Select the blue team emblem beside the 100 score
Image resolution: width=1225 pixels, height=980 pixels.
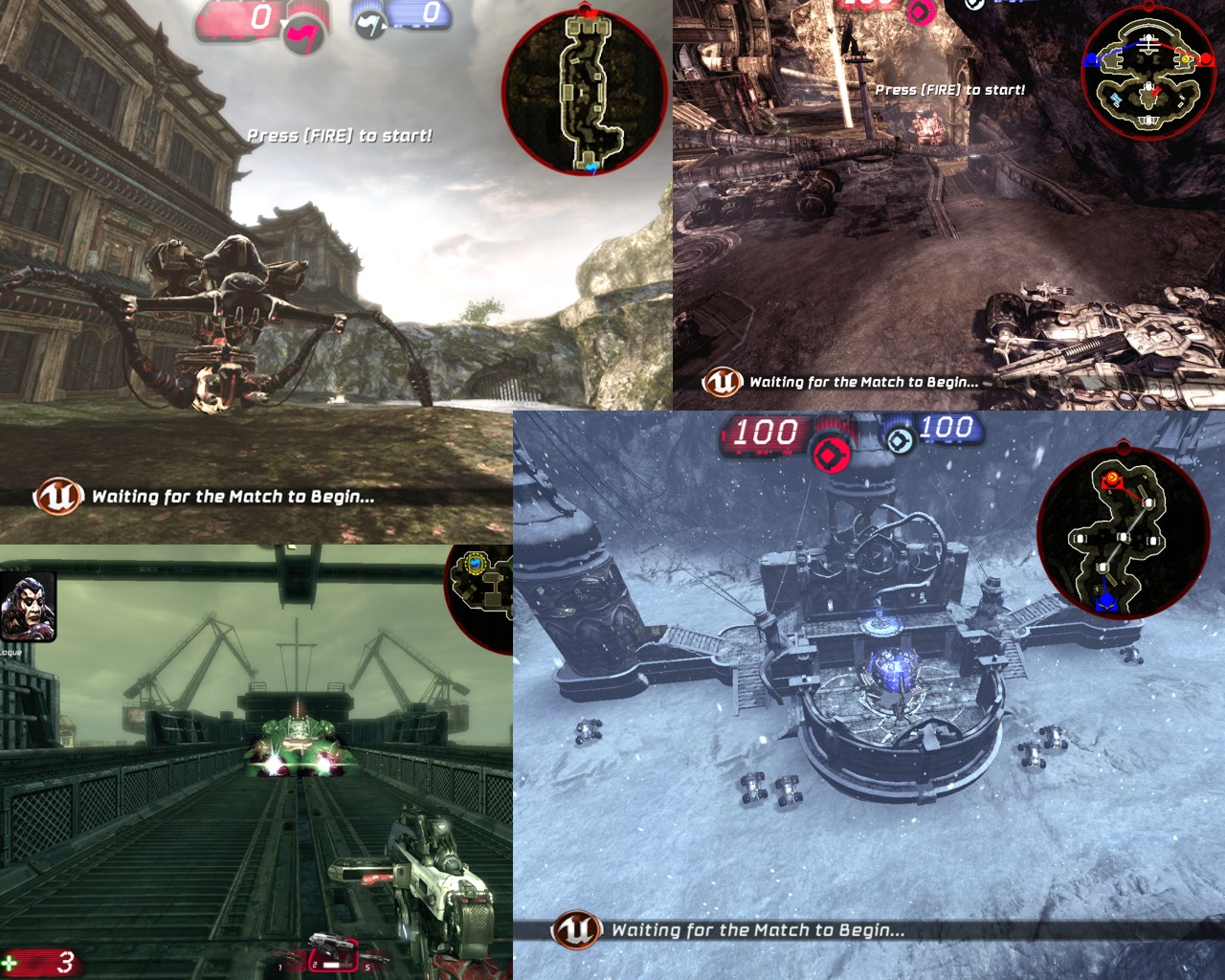(898, 441)
